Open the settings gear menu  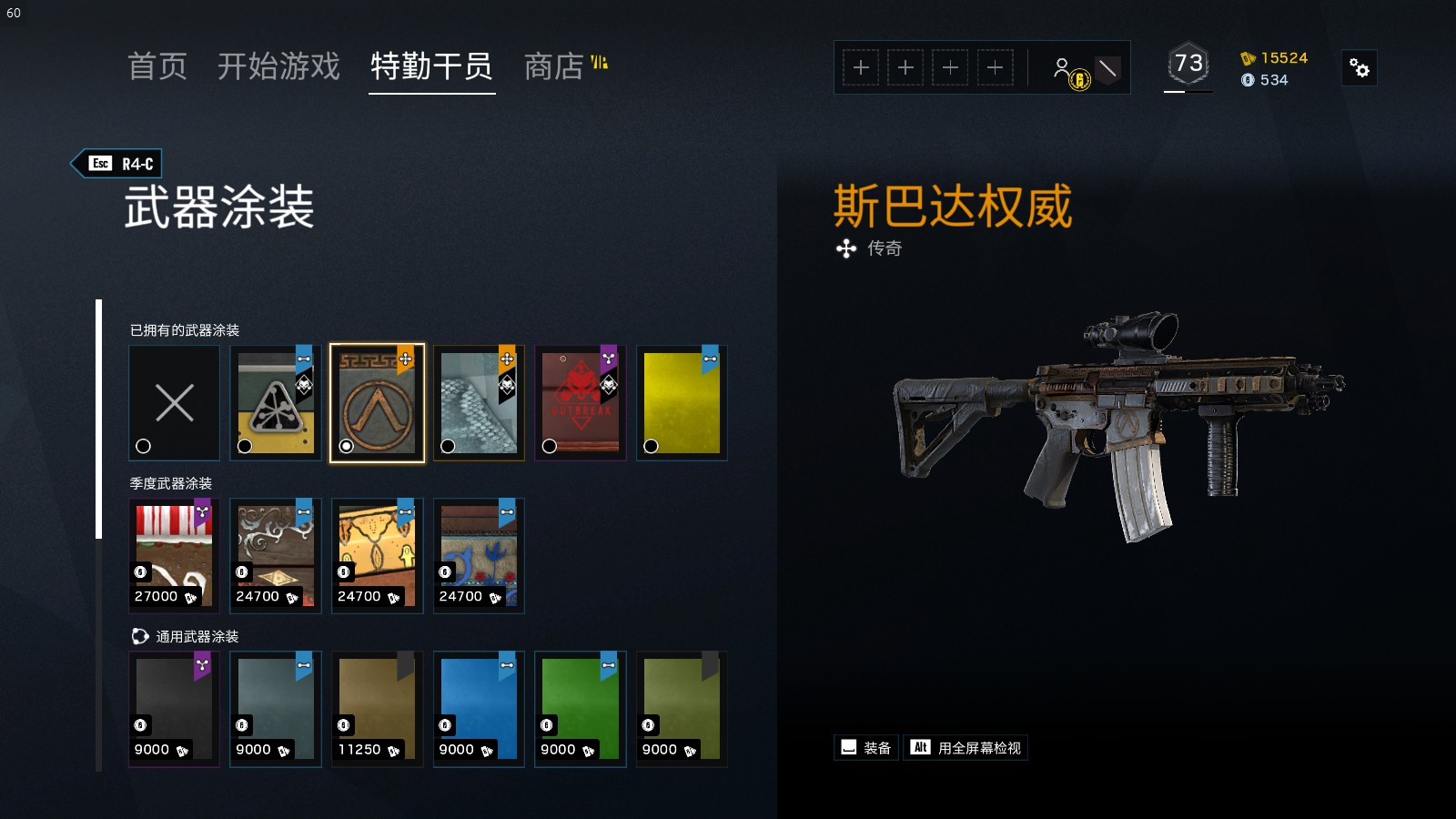pyautogui.click(x=1360, y=68)
